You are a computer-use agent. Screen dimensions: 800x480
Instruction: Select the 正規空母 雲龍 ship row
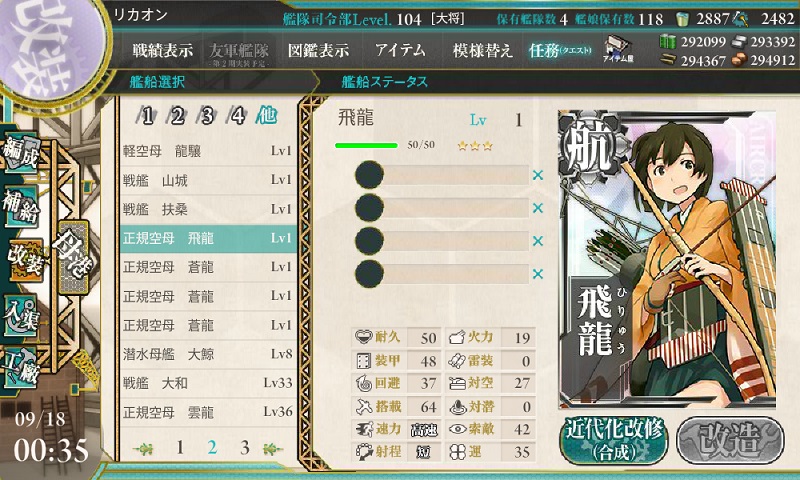[207, 412]
